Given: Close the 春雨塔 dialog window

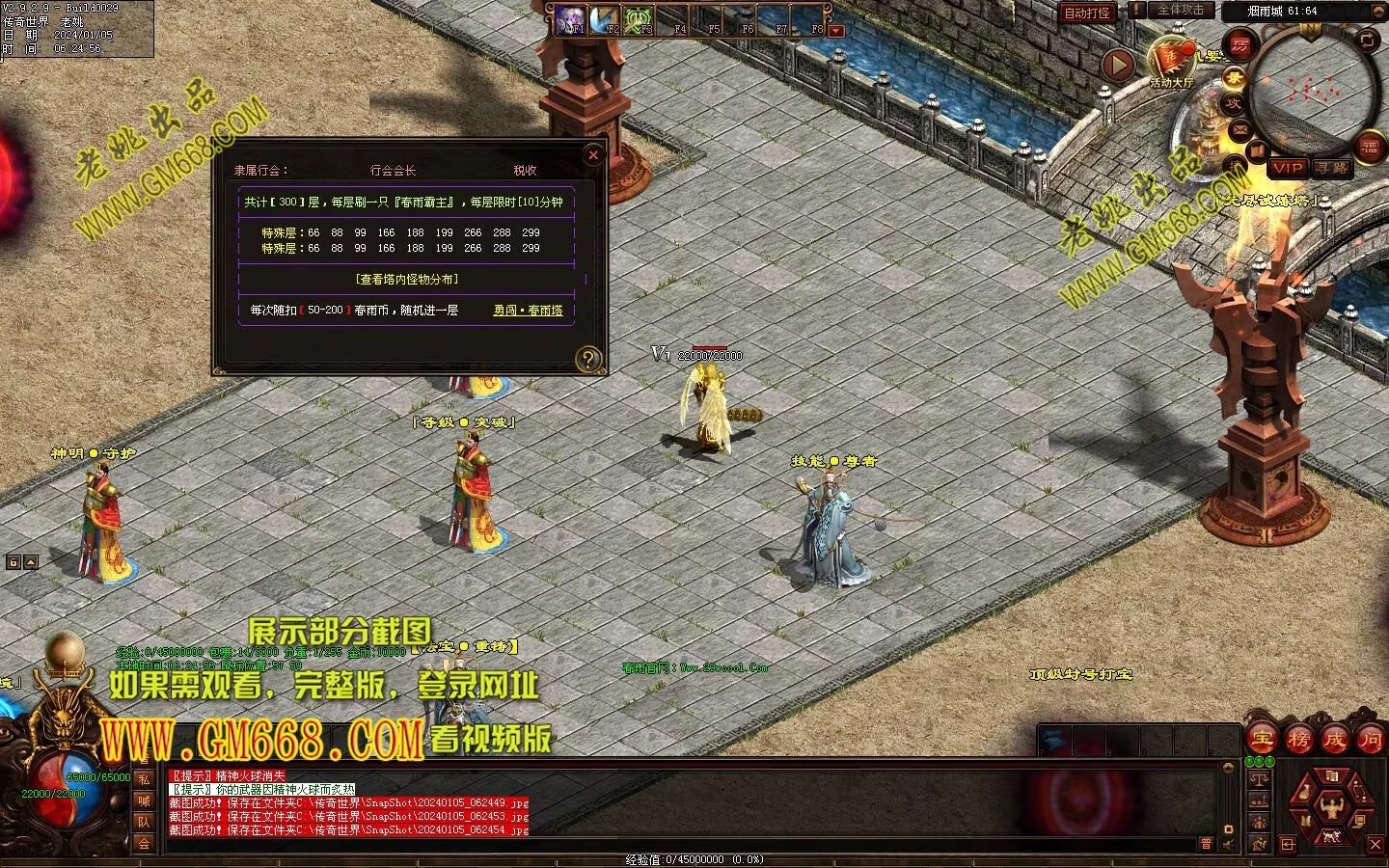Looking at the screenshot, I should 593,154.
